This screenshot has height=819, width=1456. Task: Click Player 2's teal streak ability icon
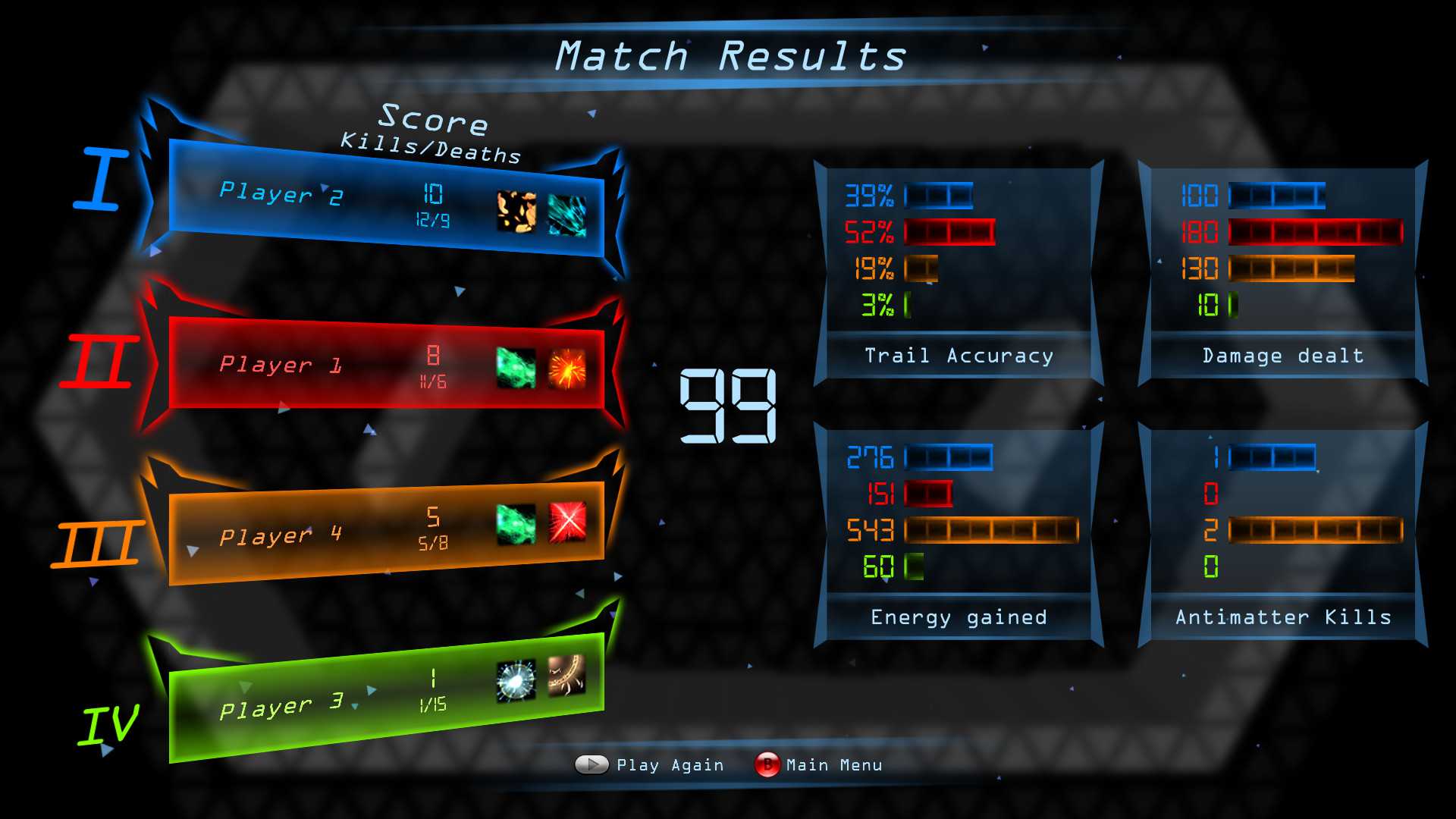click(x=567, y=216)
